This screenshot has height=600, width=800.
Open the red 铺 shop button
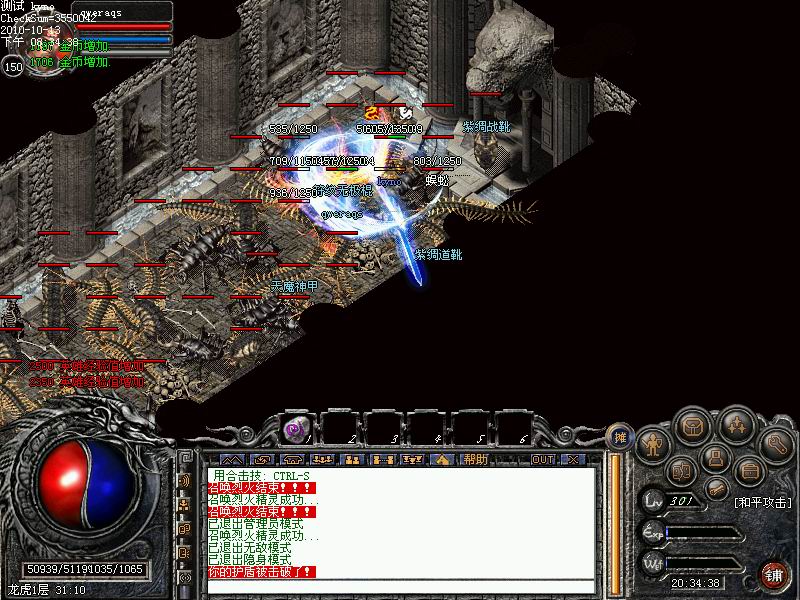tap(773, 575)
